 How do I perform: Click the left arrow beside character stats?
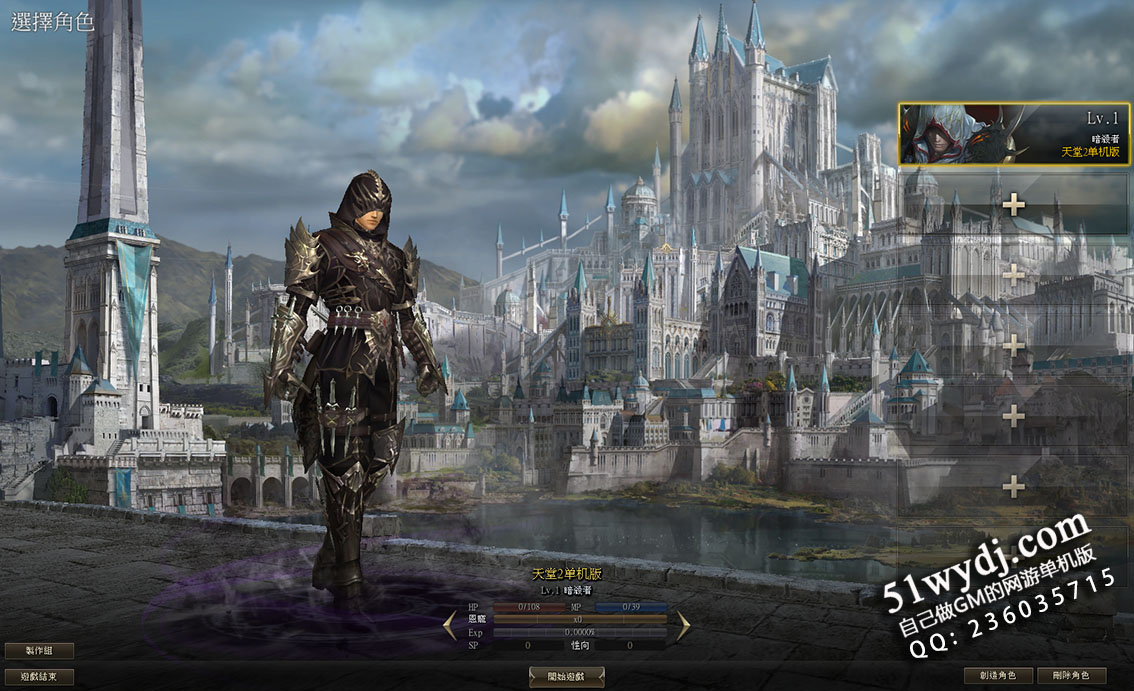click(451, 626)
